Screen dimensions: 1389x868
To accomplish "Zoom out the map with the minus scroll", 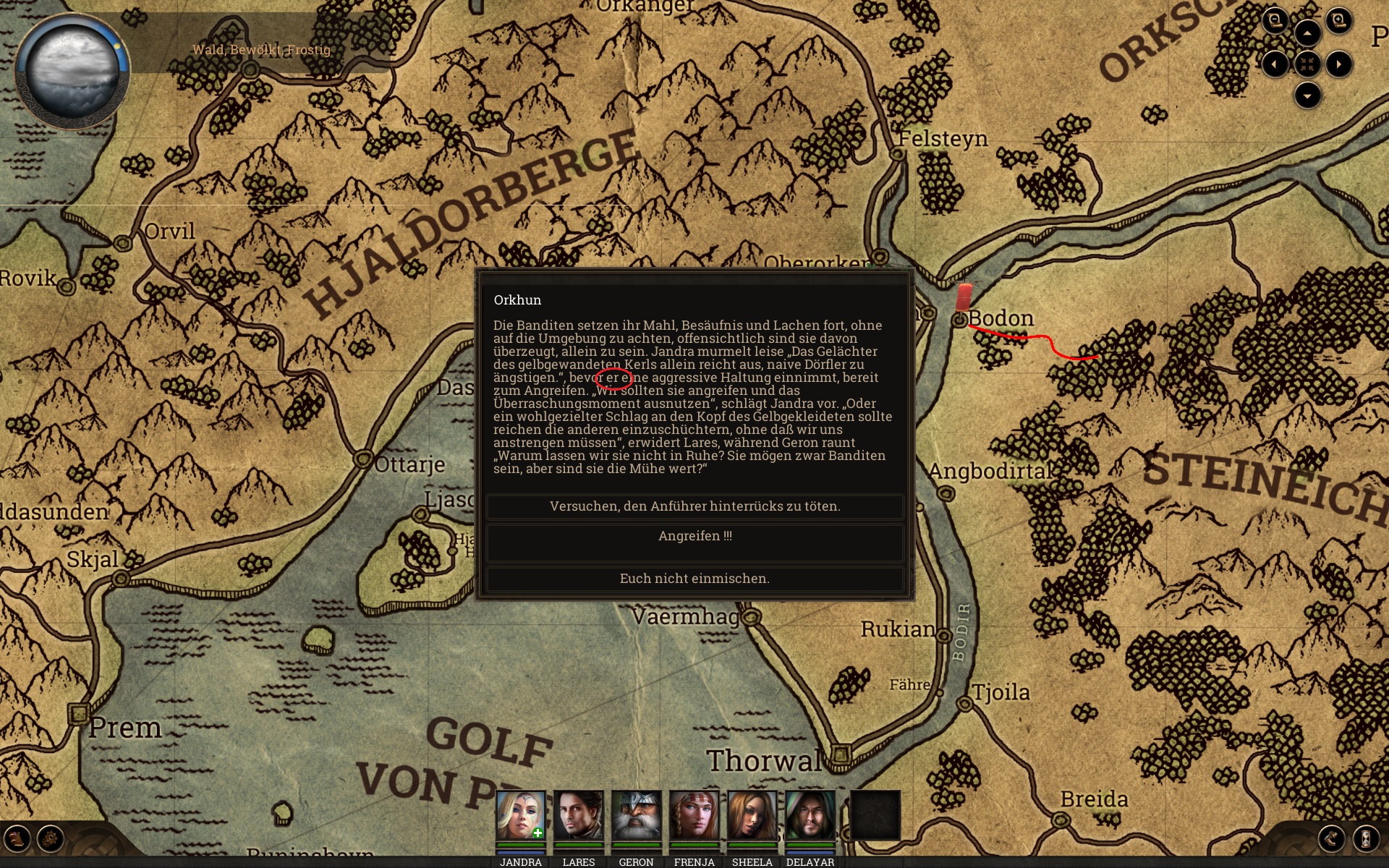I will pos(1275,20).
